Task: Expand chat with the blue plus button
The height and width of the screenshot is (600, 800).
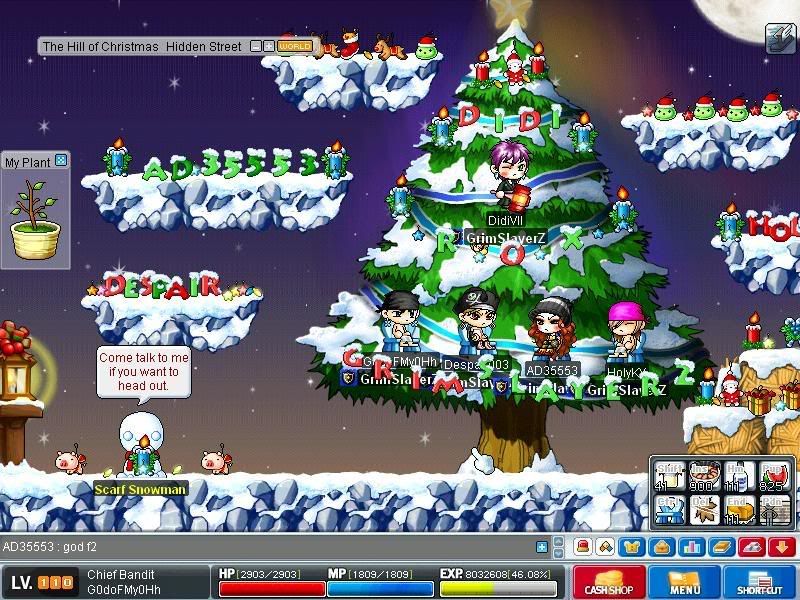Action: coord(543,547)
